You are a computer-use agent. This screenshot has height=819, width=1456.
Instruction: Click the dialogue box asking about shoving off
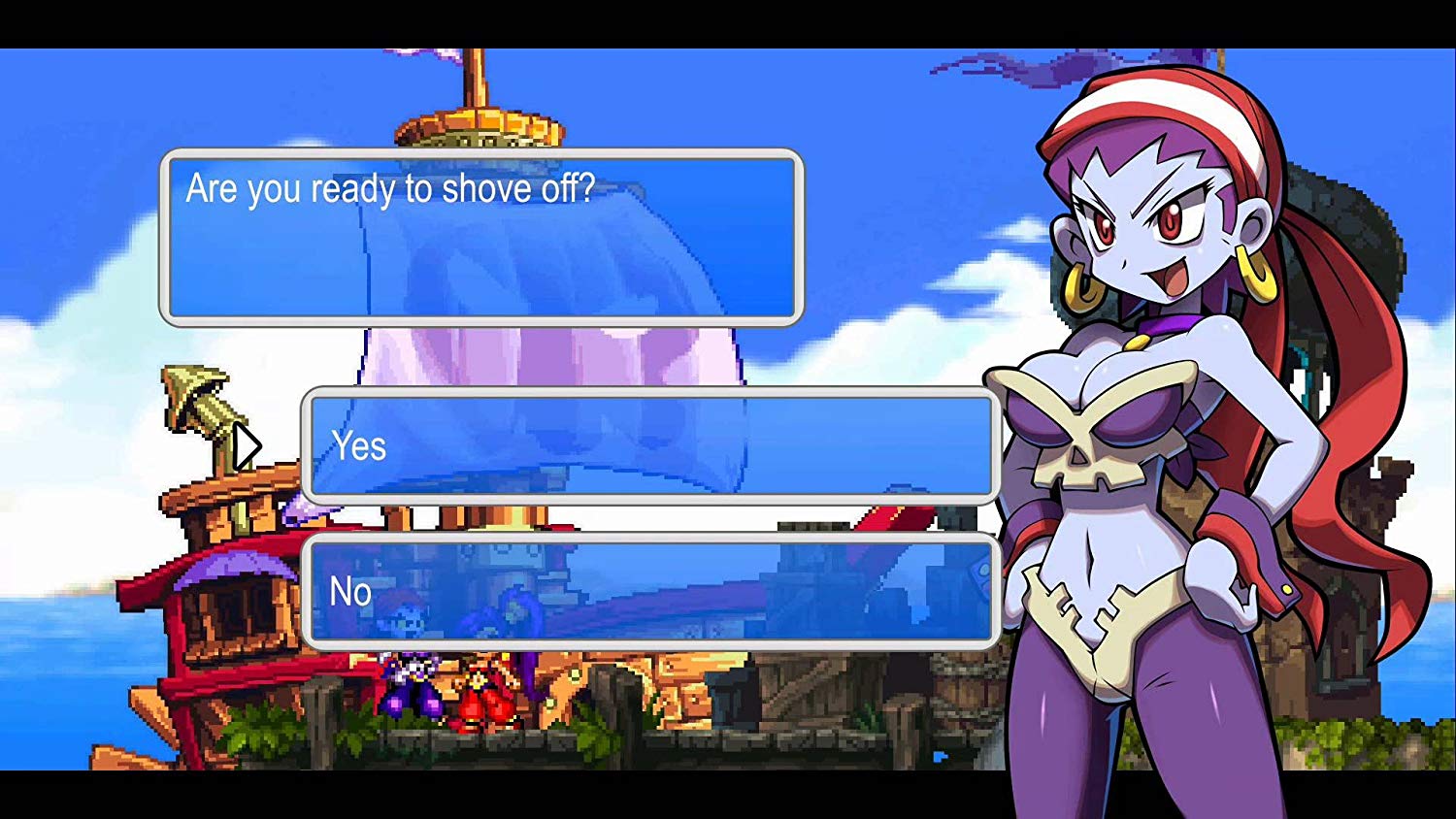(480, 238)
